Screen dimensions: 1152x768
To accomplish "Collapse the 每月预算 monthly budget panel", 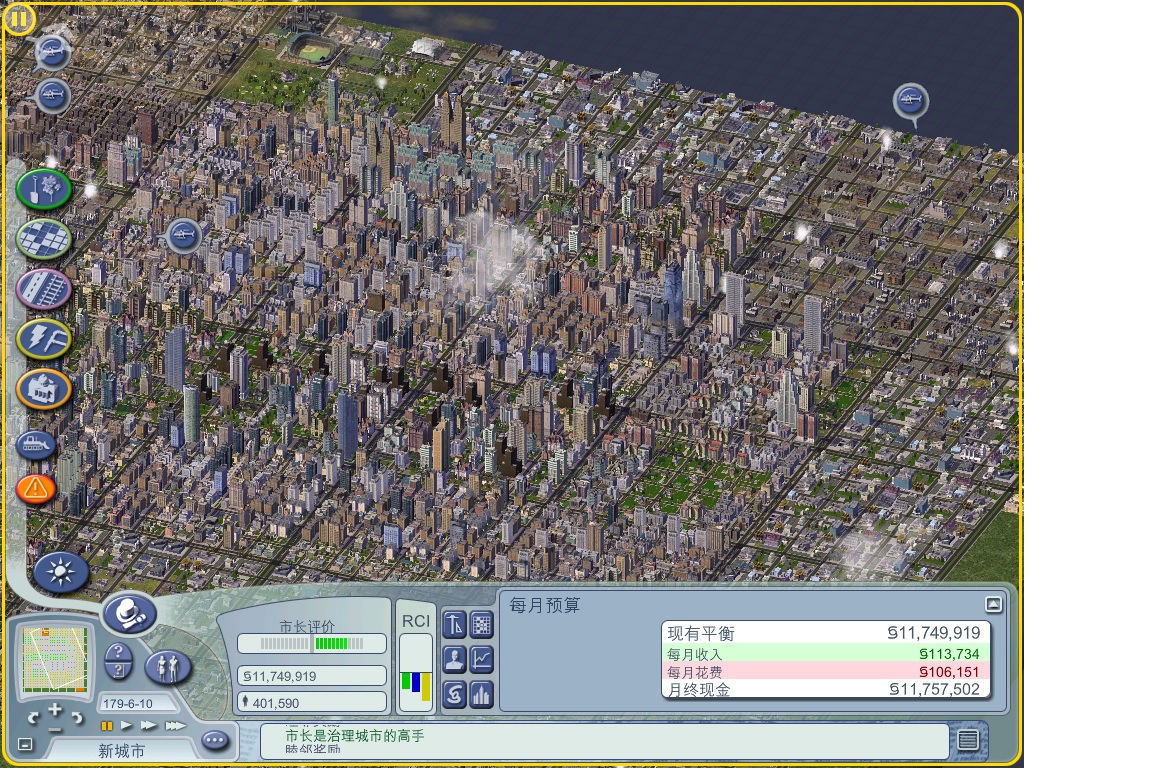I will (x=993, y=604).
